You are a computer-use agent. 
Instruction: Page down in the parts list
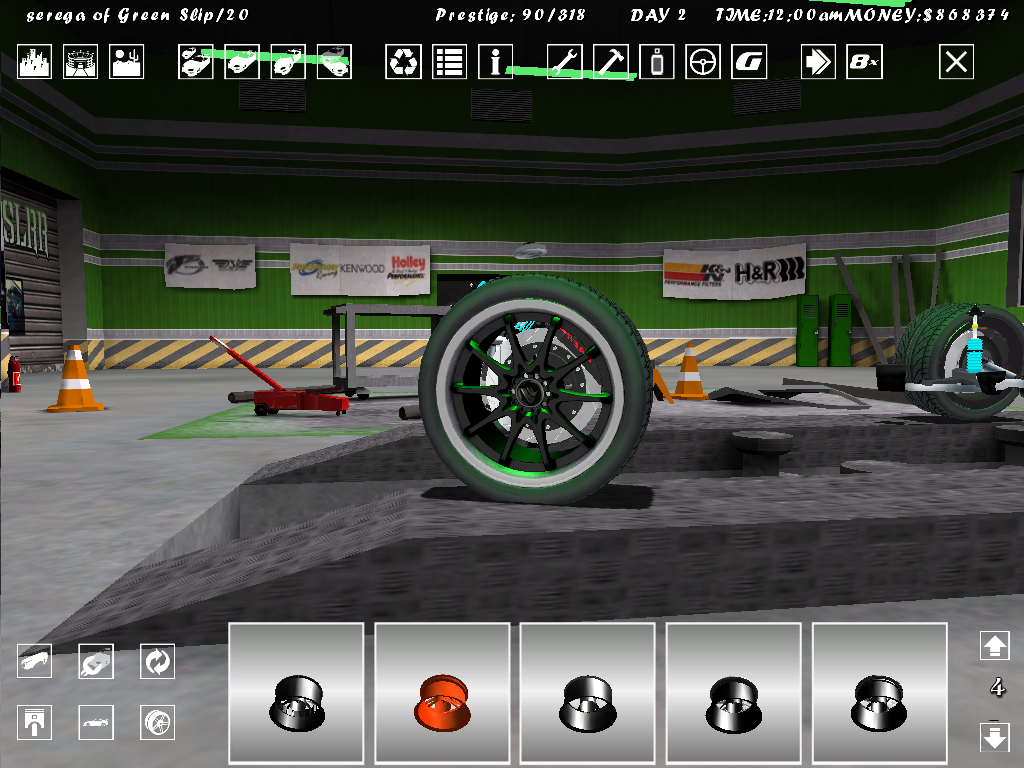click(994, 738)
